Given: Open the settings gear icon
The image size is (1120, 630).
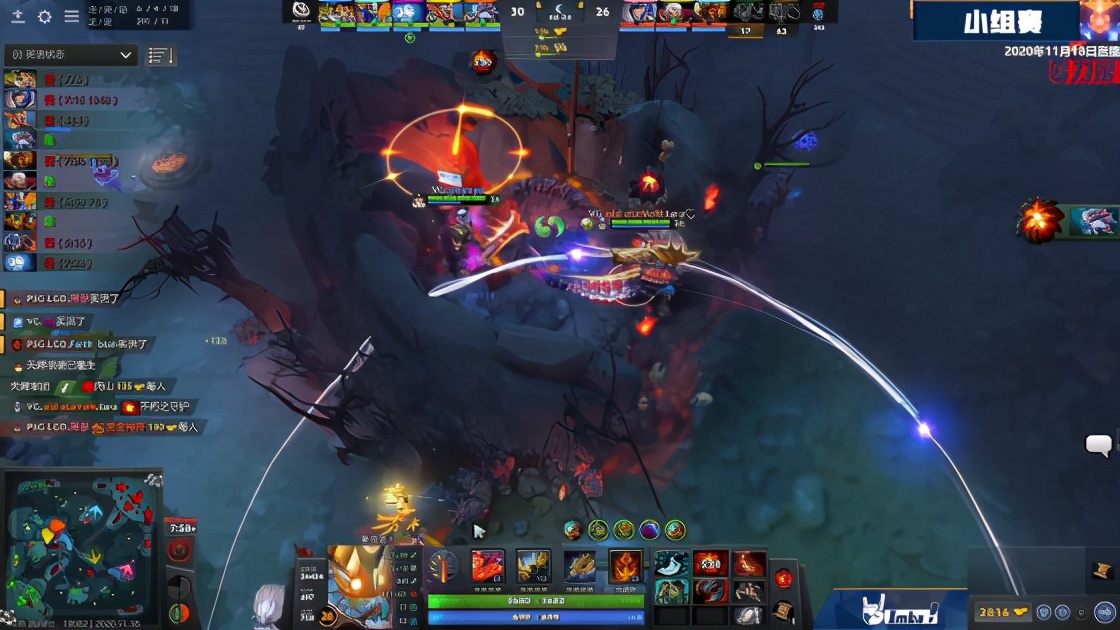Looking at the screenshot, I should tap(45, 17).
